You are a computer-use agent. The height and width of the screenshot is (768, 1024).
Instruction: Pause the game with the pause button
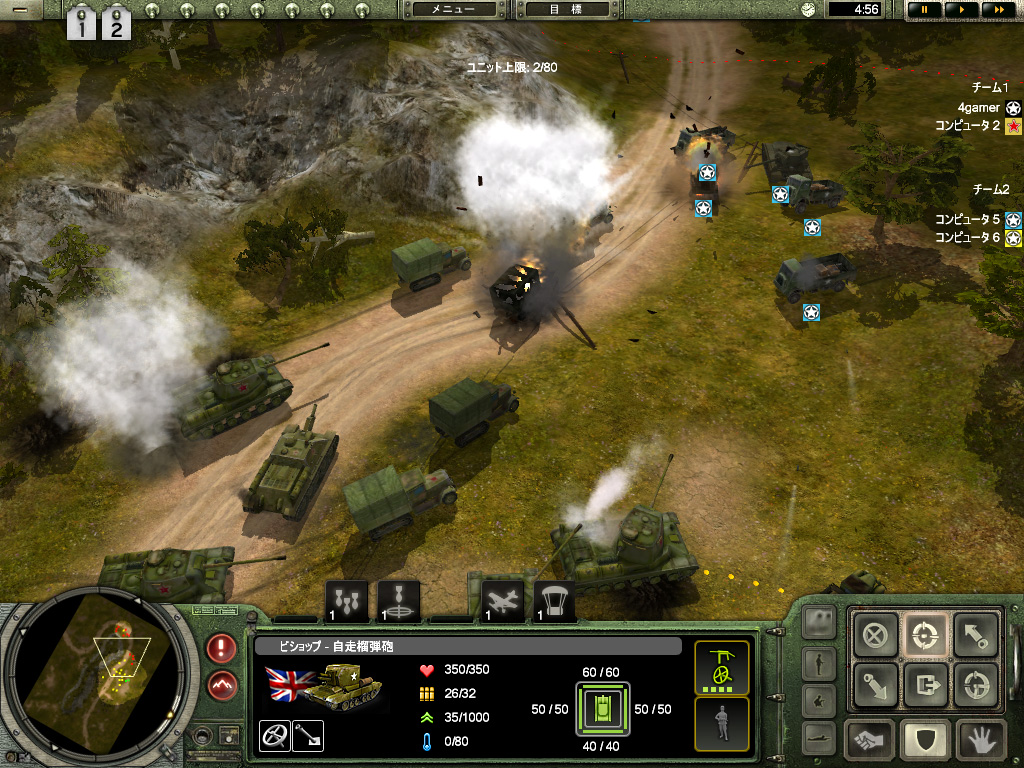coord(923,9)
